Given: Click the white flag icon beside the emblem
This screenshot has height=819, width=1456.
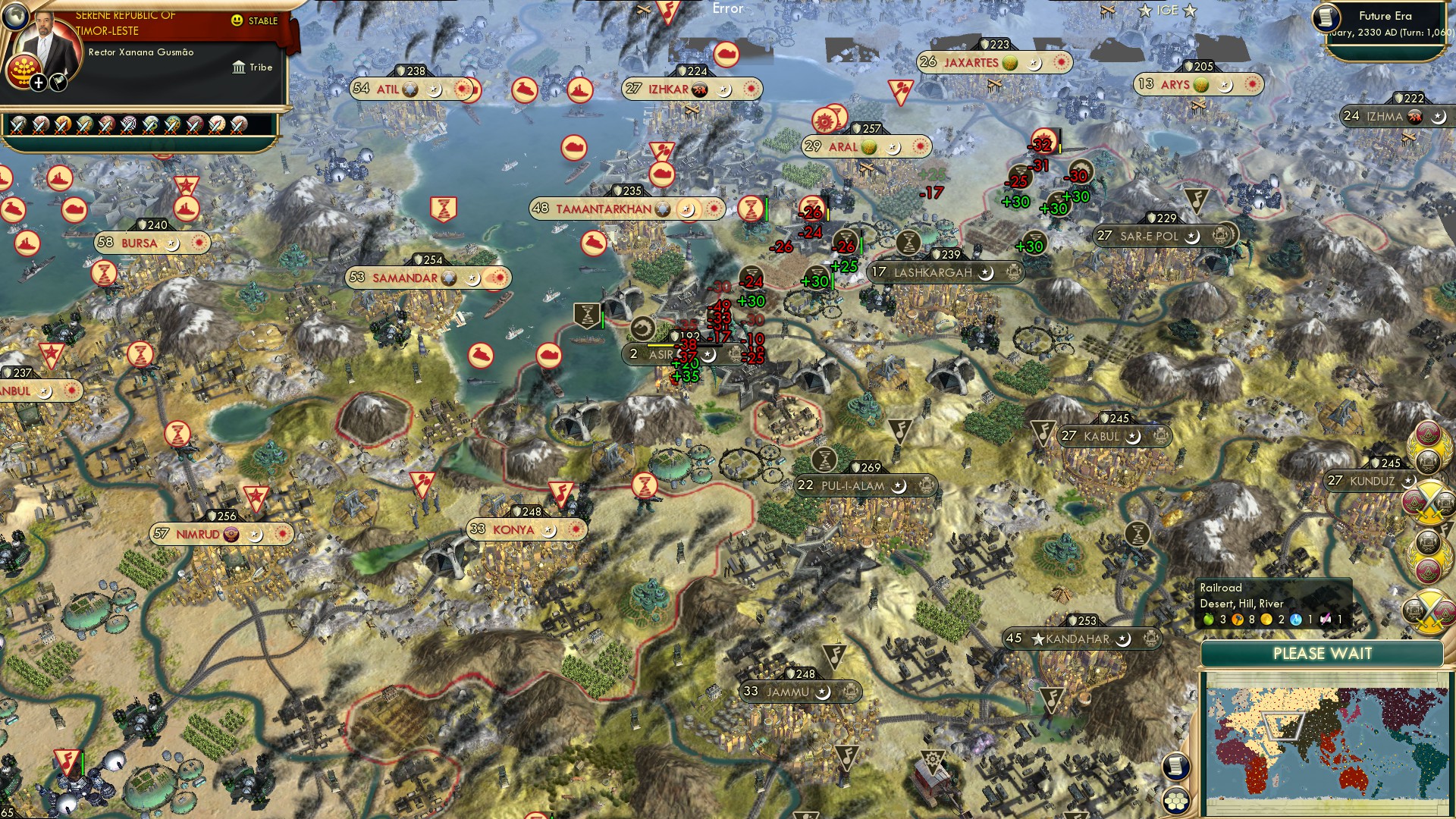Looking at the screenshot, I should [59, 83].
